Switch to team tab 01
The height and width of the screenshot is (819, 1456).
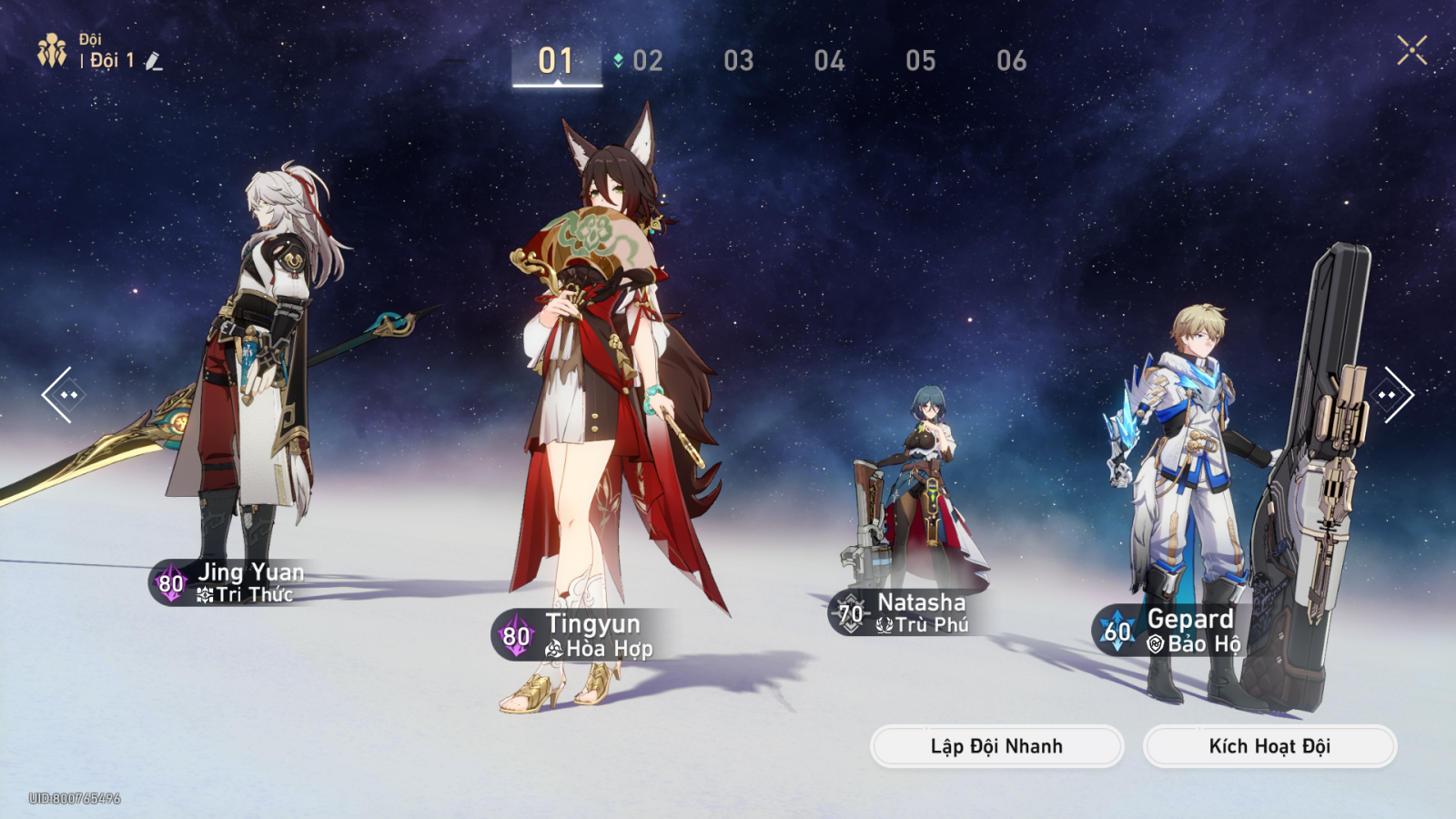(556, 61)
